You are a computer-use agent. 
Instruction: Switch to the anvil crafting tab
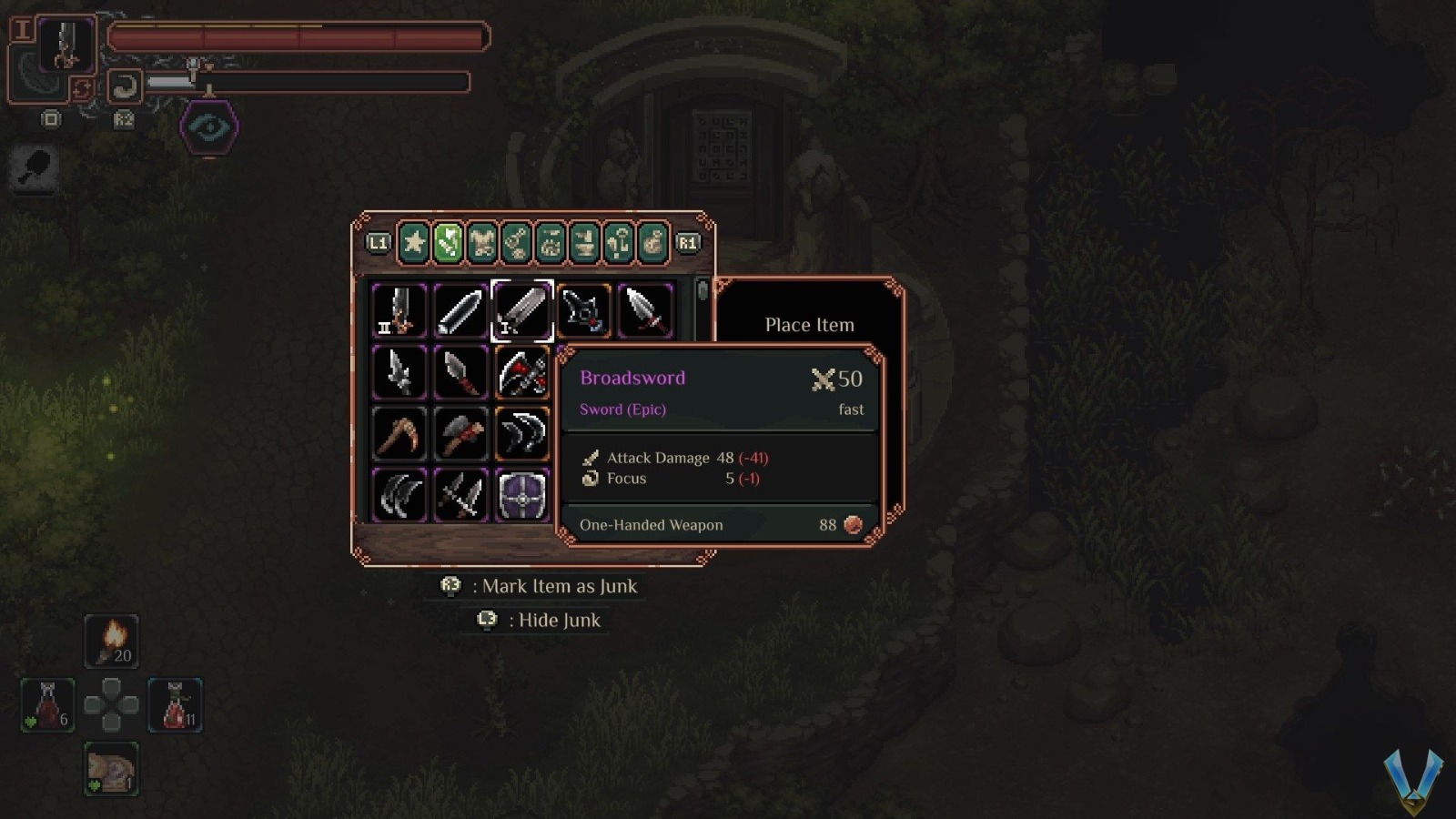click(584, 243)
